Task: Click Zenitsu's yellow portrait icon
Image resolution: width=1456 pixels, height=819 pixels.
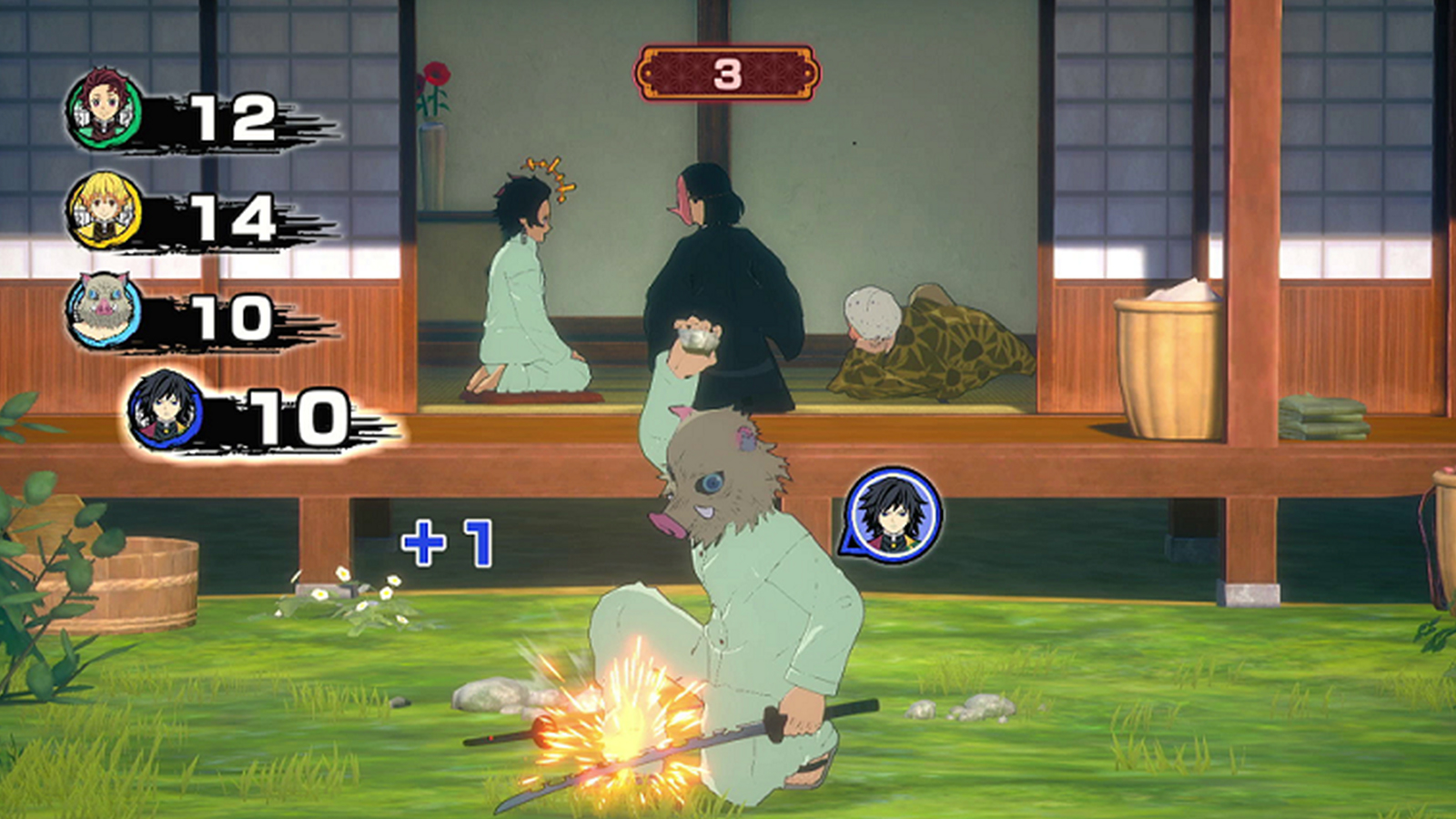Action: [x=103, y=207]
